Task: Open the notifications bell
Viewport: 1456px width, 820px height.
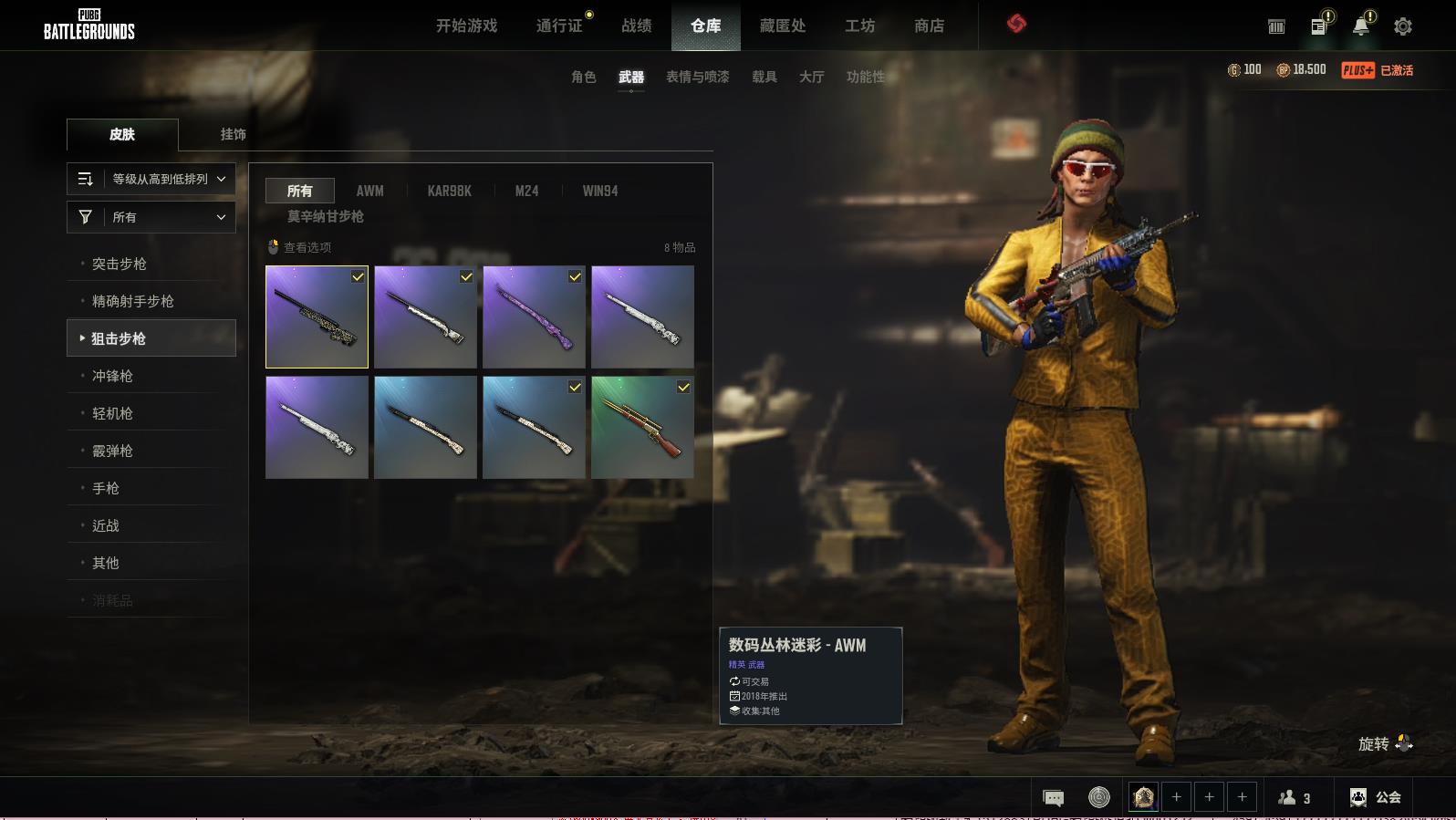Action: (1360, 26)
